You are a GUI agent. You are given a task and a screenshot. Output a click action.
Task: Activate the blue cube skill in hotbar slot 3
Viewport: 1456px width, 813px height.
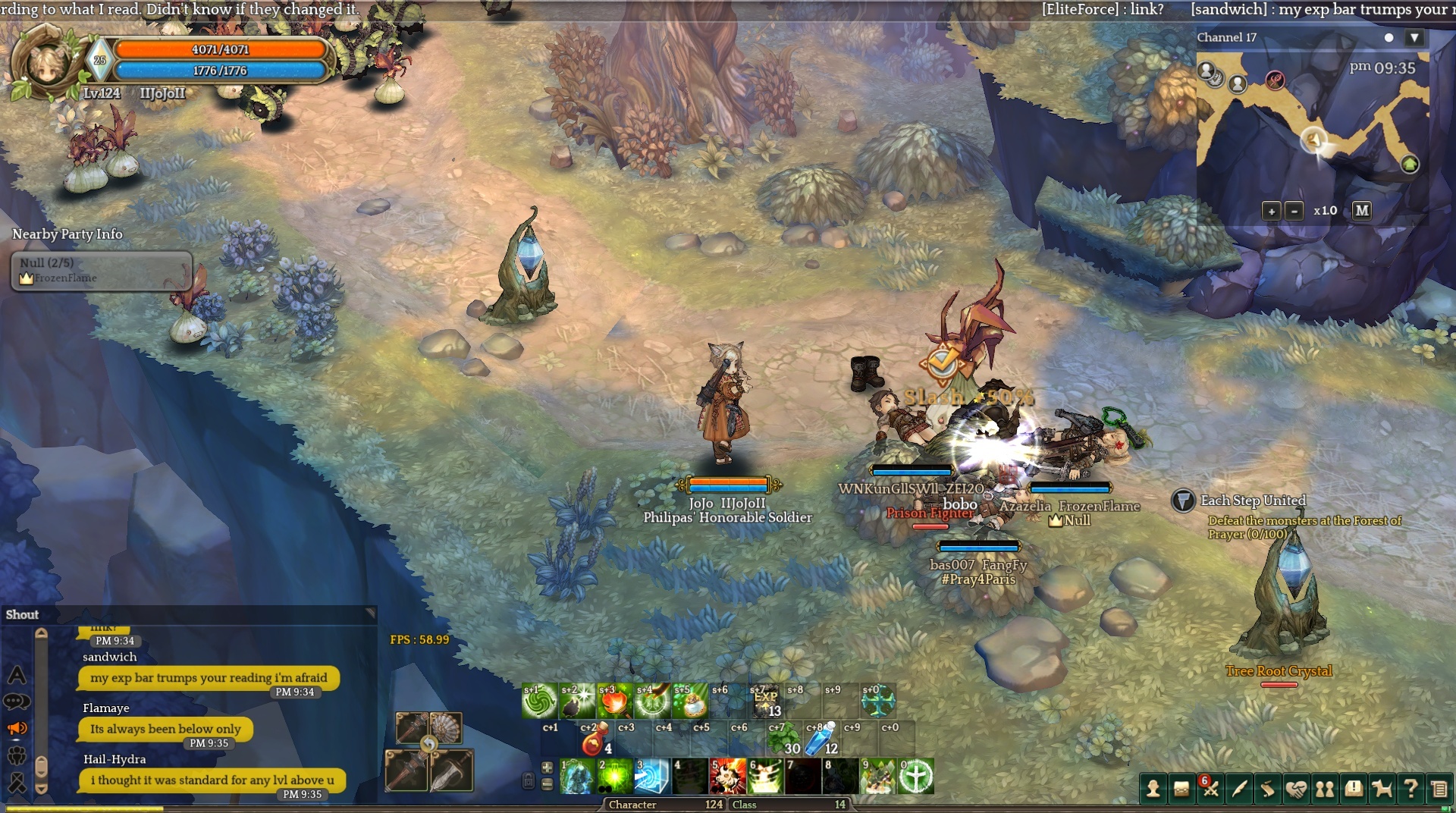coord(651,776)
